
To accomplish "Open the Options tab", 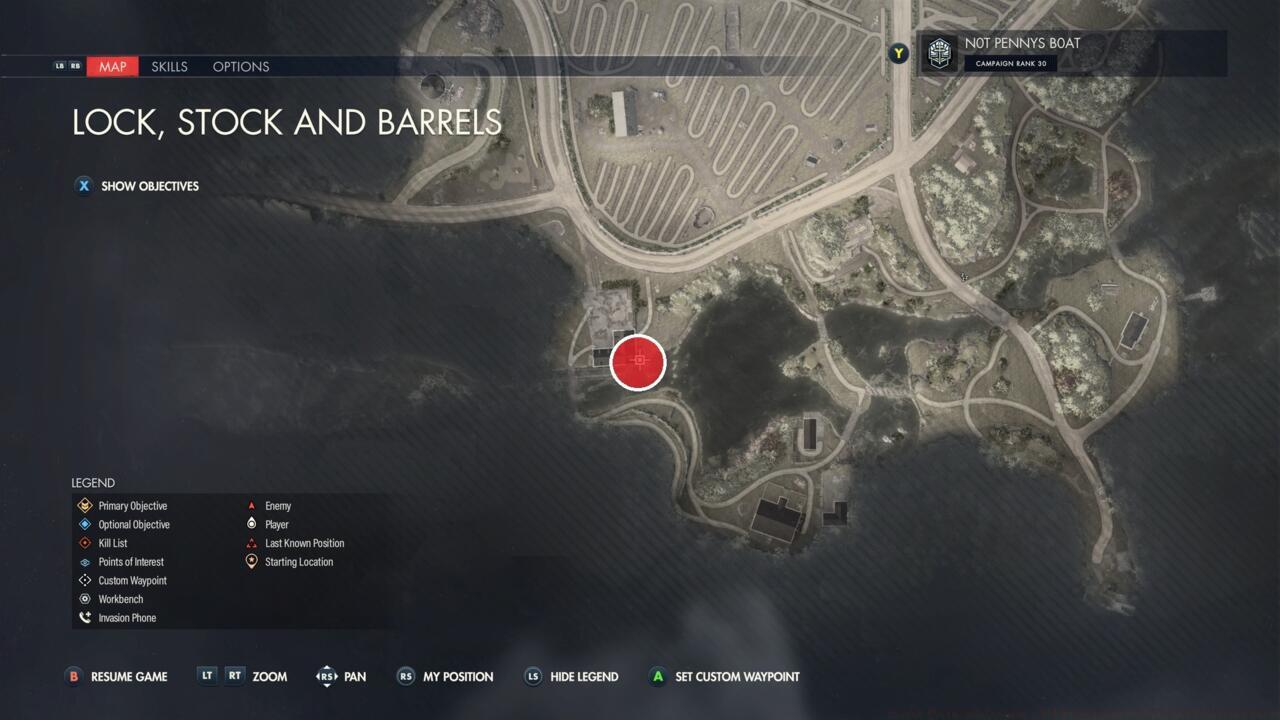I will (x=241, y=67).
